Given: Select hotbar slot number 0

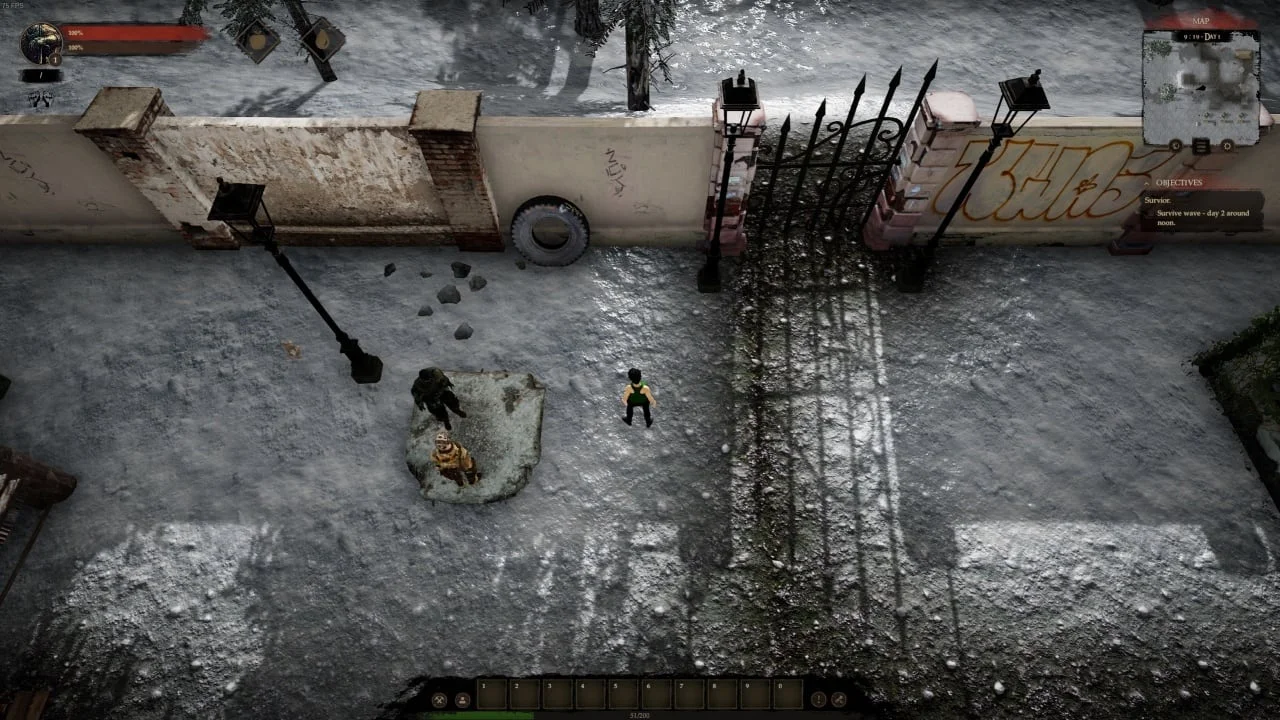Looking at the screenshot, I should click(788, 694).
